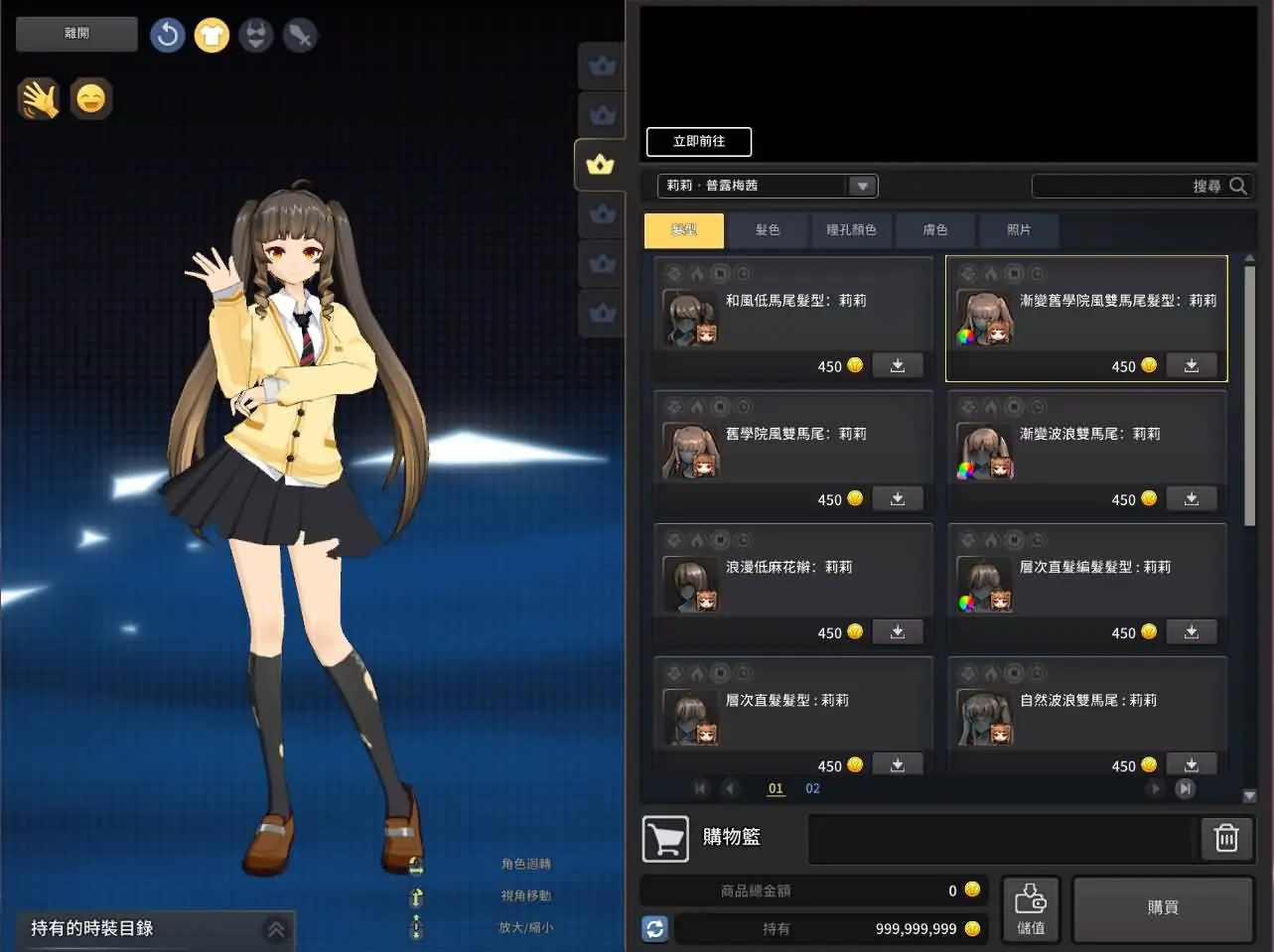1274x952 pixels.
Task: Expand page 02 of the item list
Action: (x=812, y=788)
